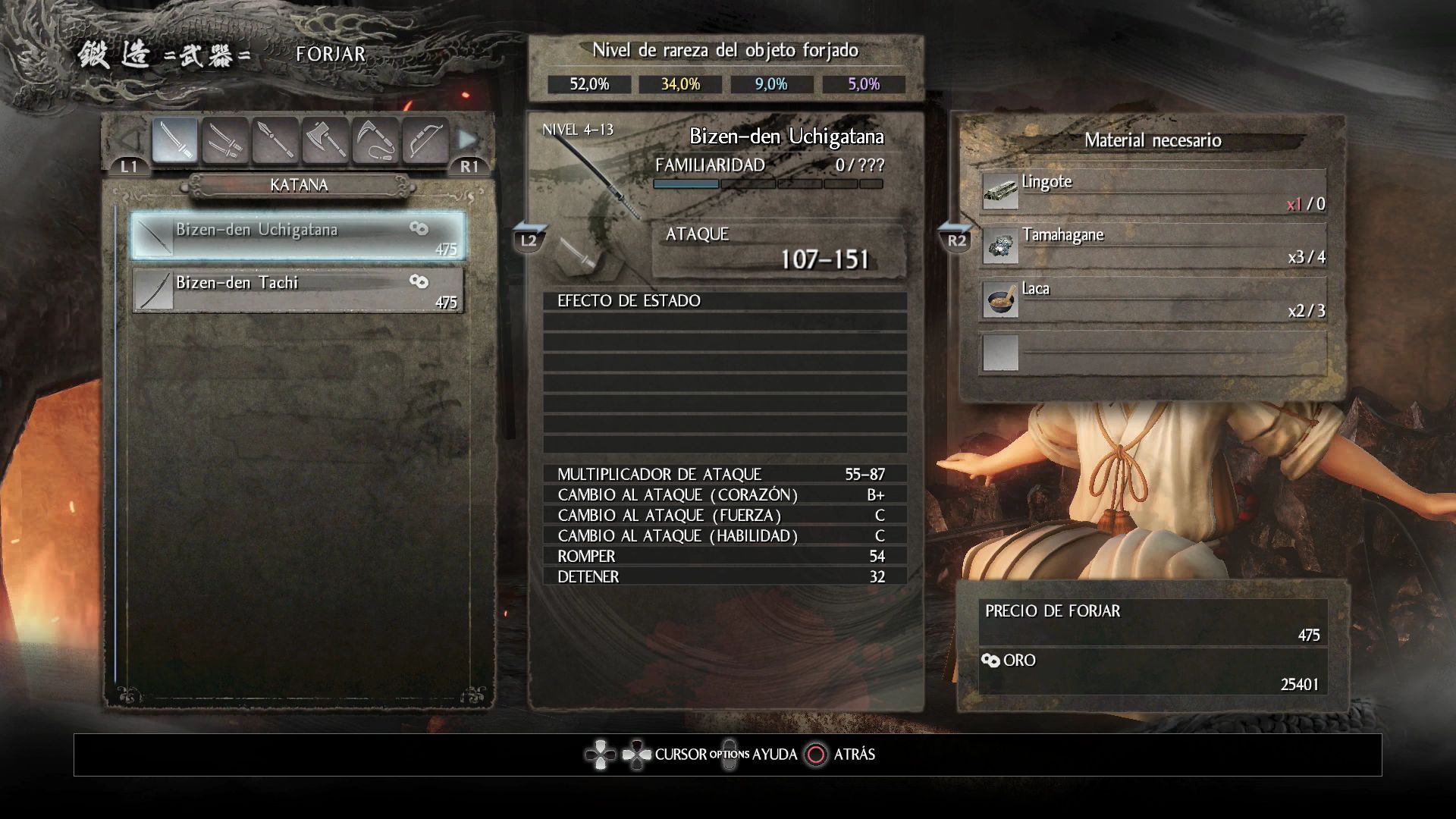
Task: Switch to the spear weapon tab
Action: click(x=275, y=140)
